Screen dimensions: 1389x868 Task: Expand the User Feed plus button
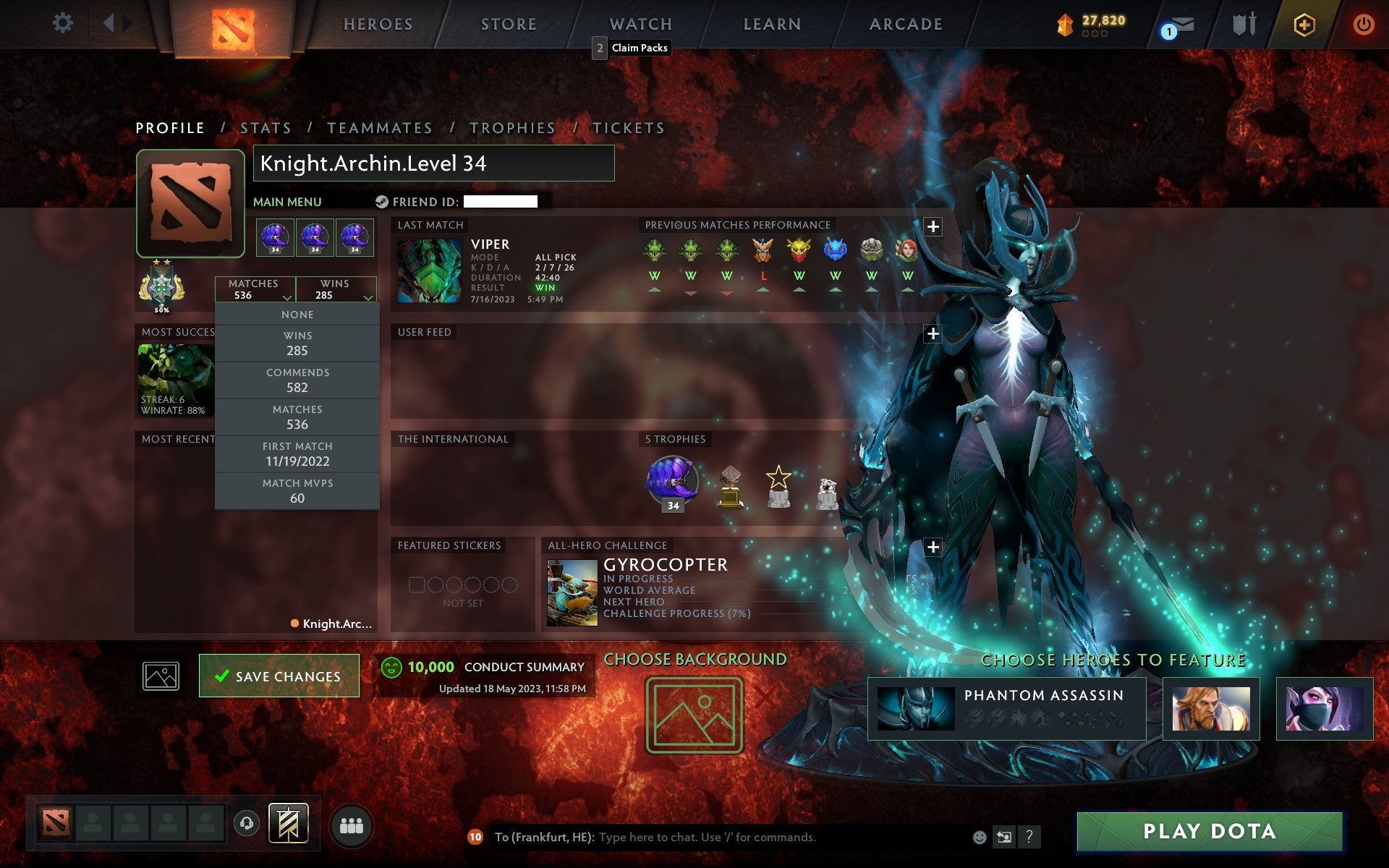(934, 333)
